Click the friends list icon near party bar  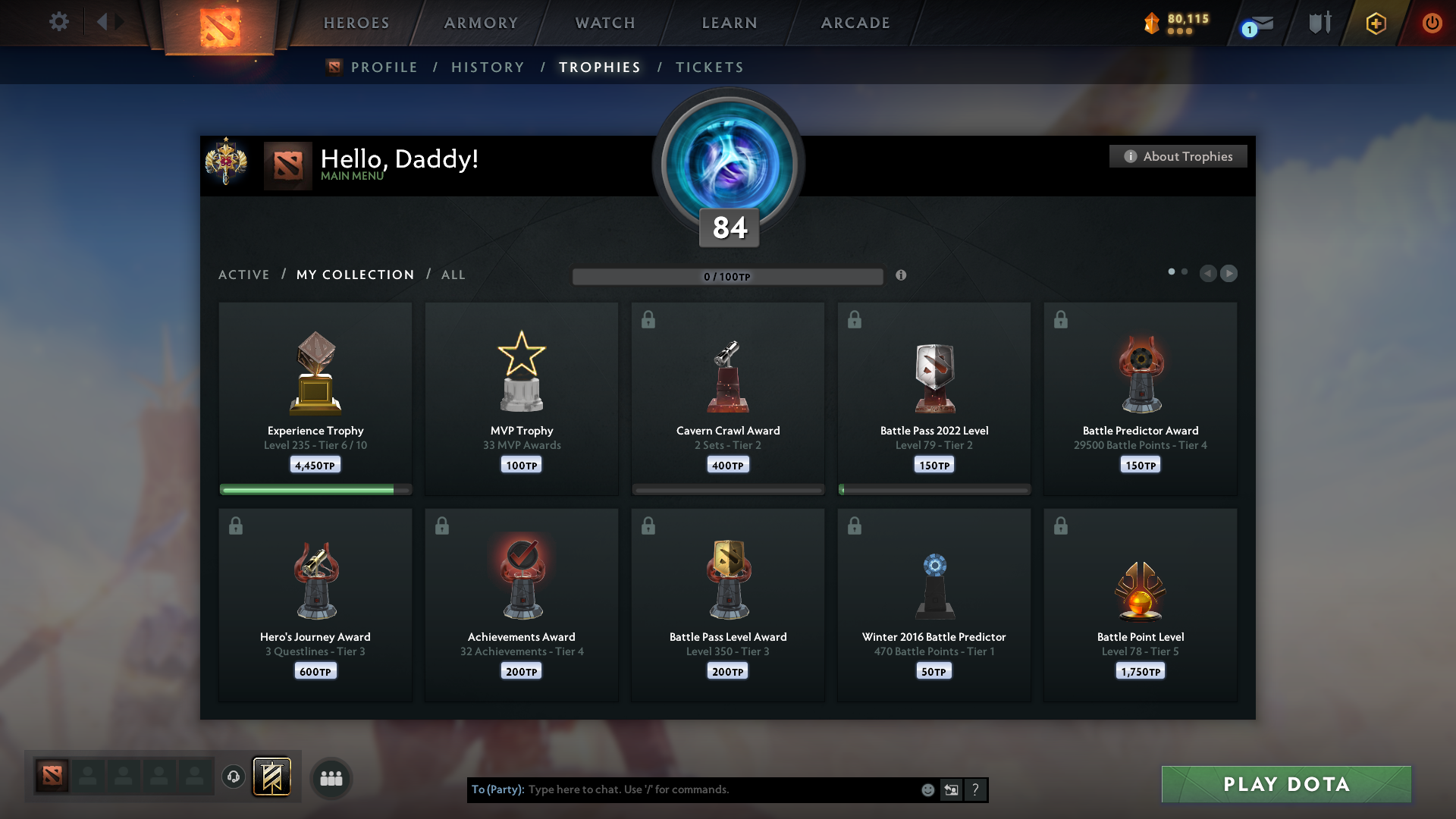(x=331, y=778)
